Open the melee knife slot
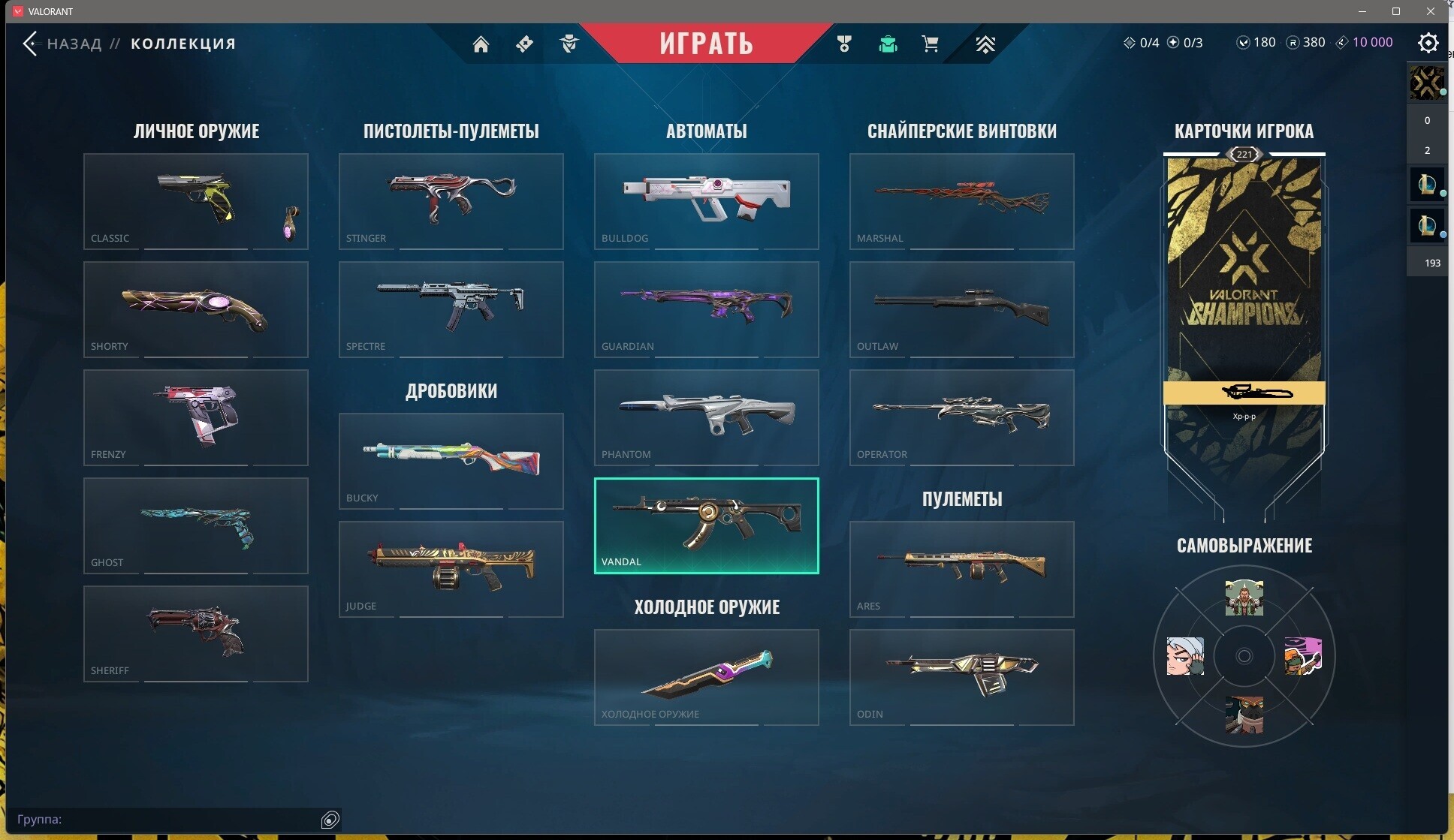Viewport: 1454px width, 840px height. [x=706, y=677]
